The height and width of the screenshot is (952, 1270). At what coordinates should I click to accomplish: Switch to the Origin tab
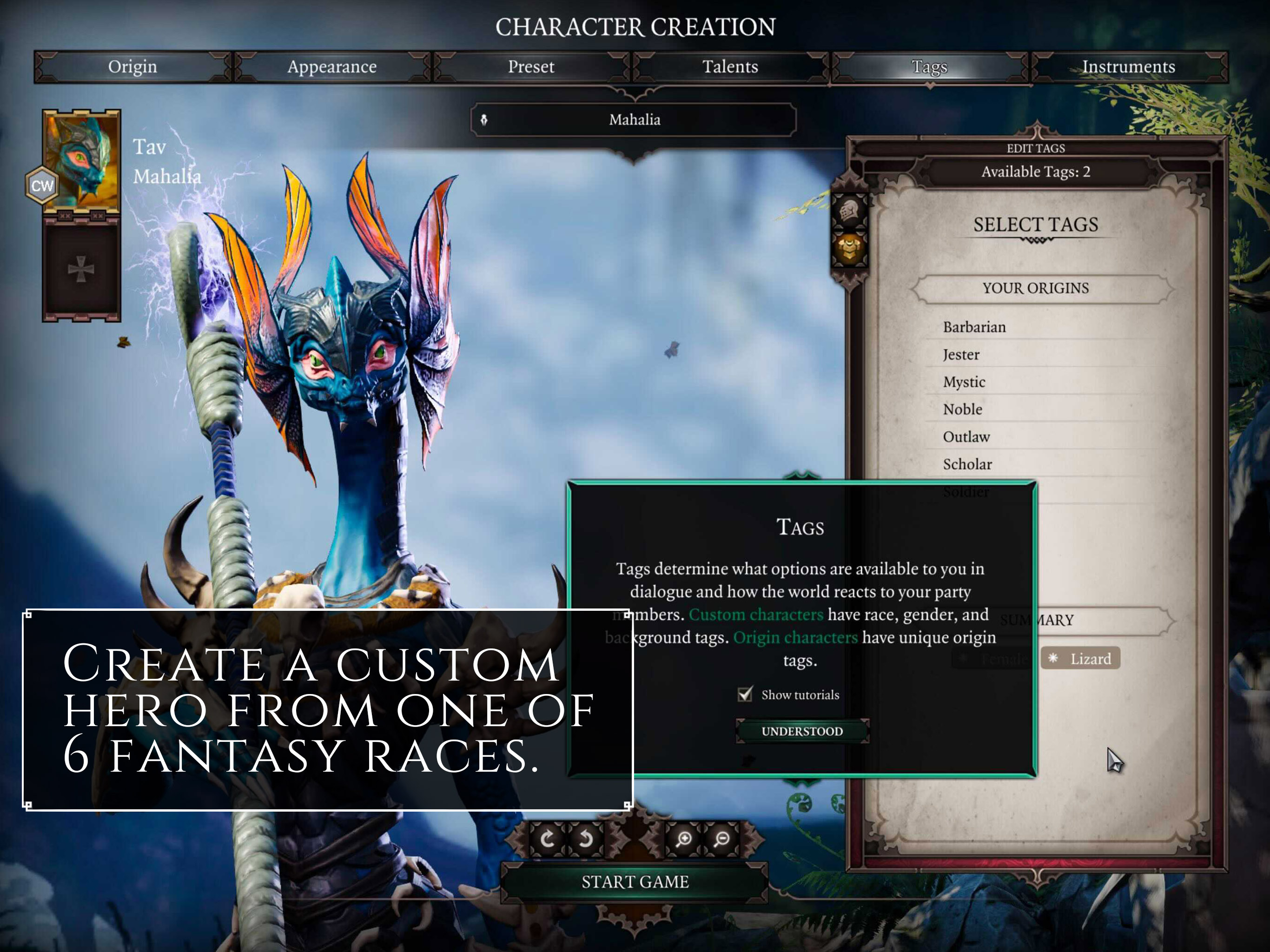(132, 66)
